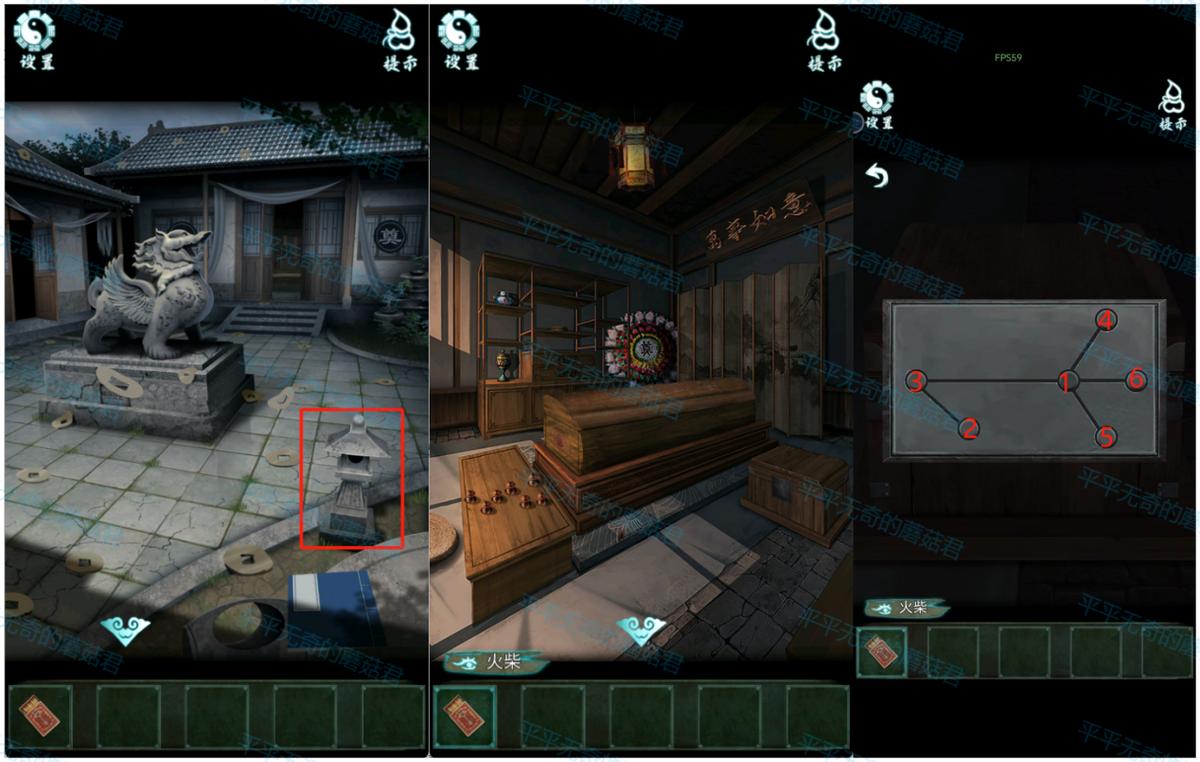This screenshot has width=1200, height=762.
Task: Open 设置 settings in the coffin room scene
Action: (459, 41)
